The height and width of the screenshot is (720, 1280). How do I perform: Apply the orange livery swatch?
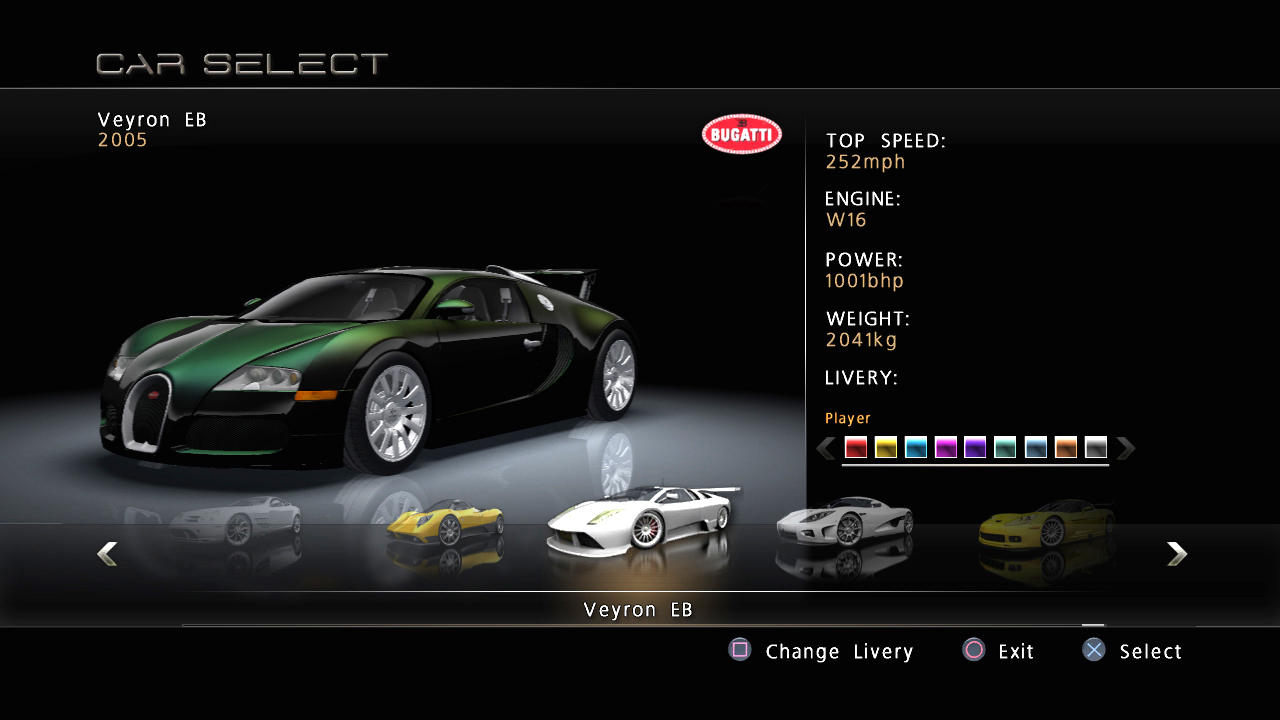tap(1066, 448)
